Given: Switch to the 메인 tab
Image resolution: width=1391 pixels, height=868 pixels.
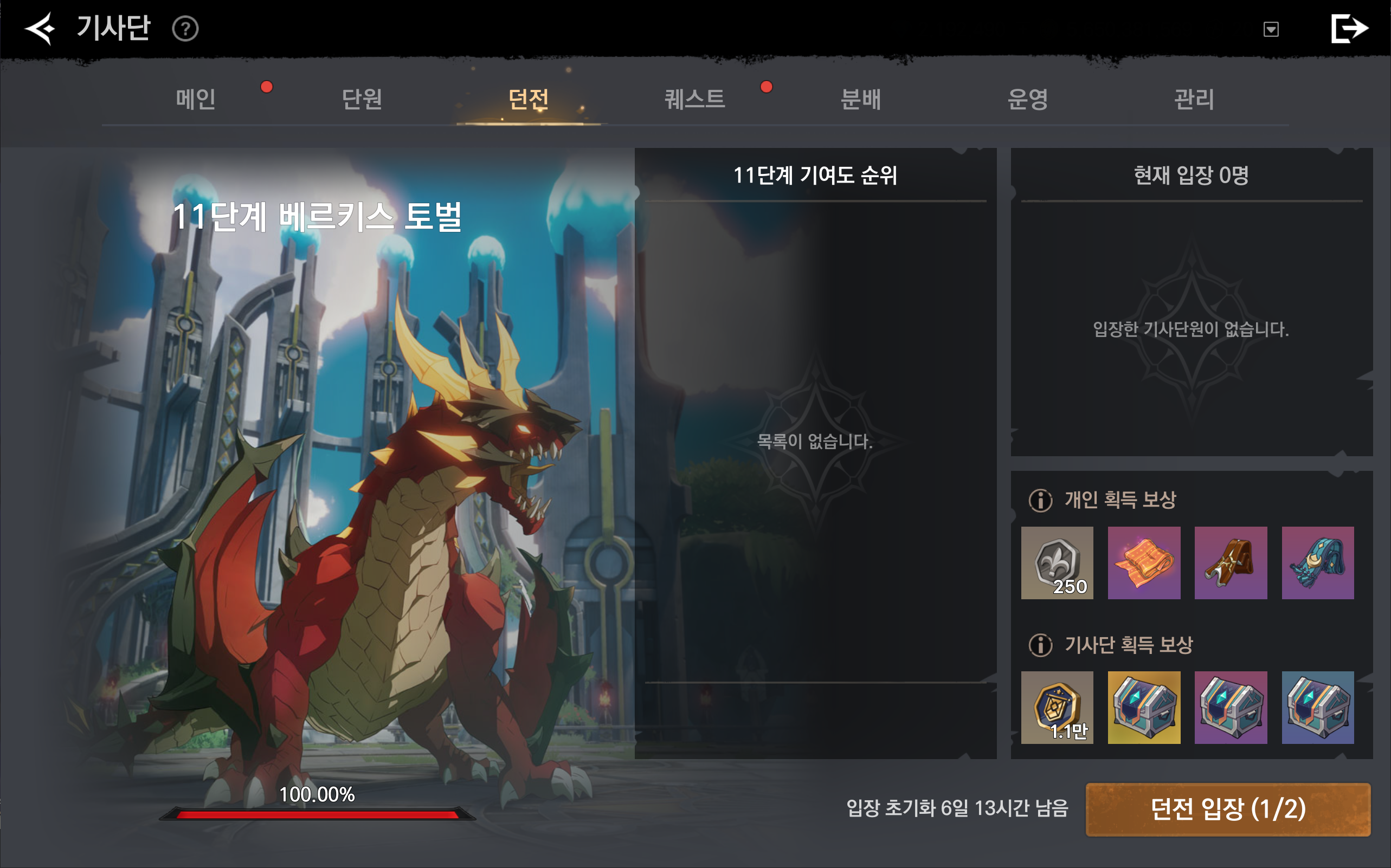Looking at the screenshot, I should (196, 99).
